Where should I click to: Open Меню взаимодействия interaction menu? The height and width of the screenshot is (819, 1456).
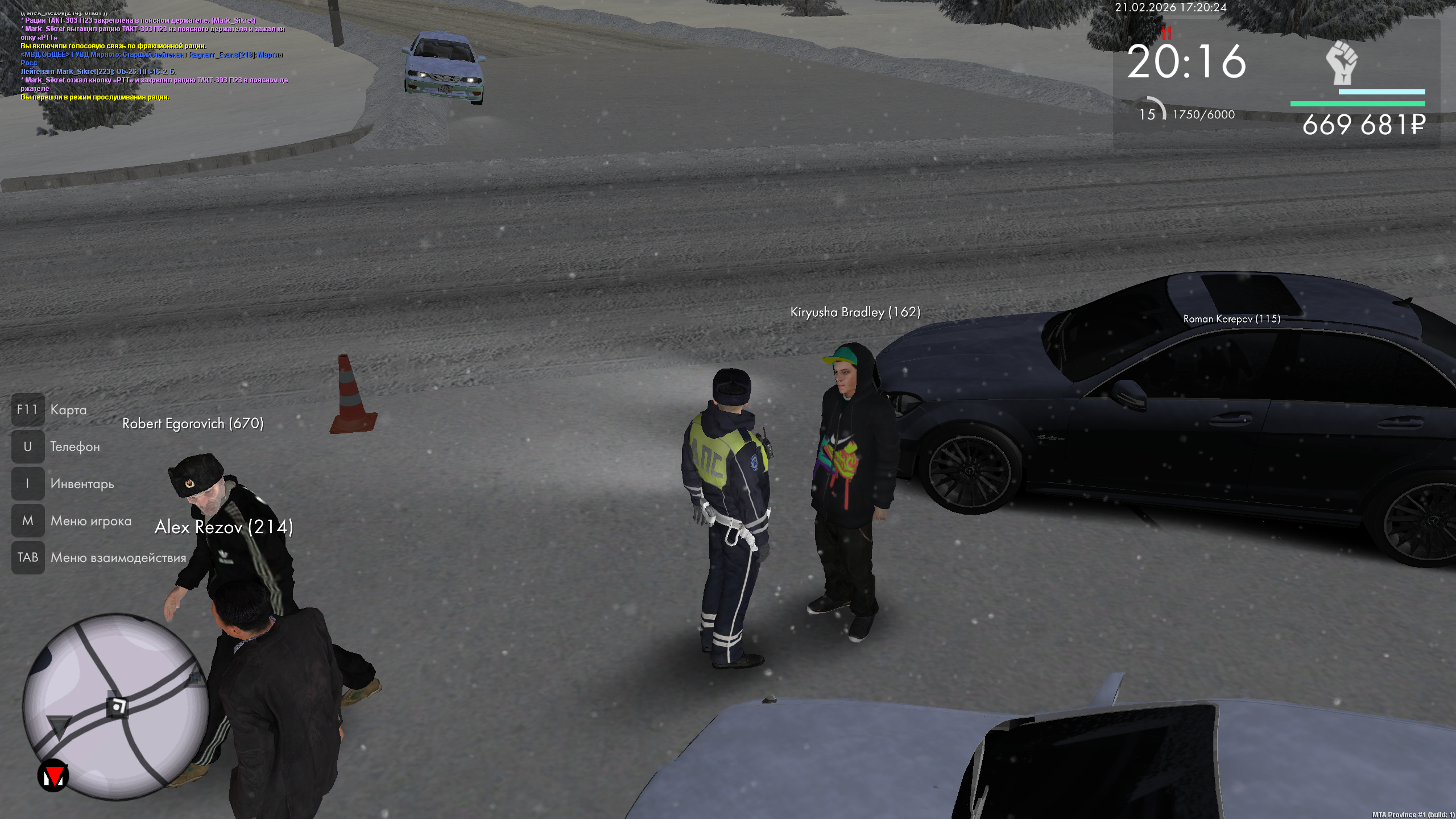coord(118,558)
